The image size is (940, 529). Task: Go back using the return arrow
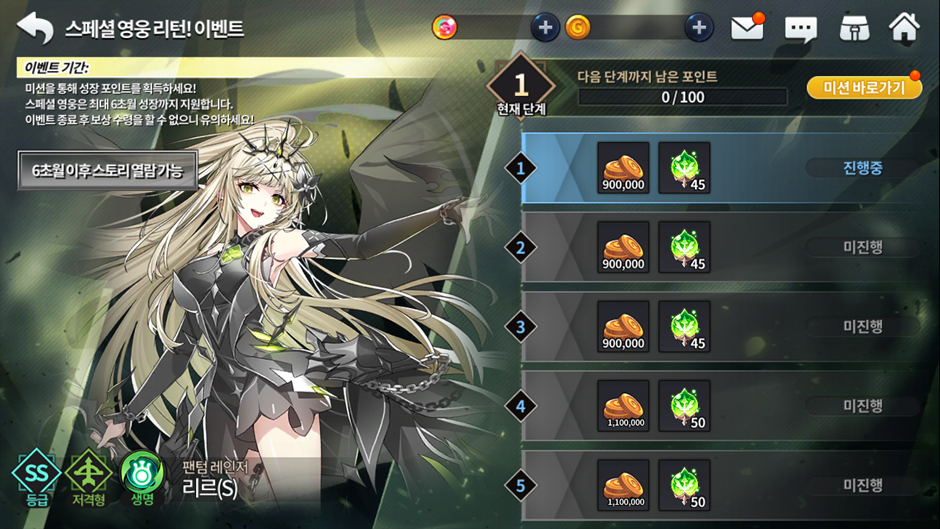[35, 27]
